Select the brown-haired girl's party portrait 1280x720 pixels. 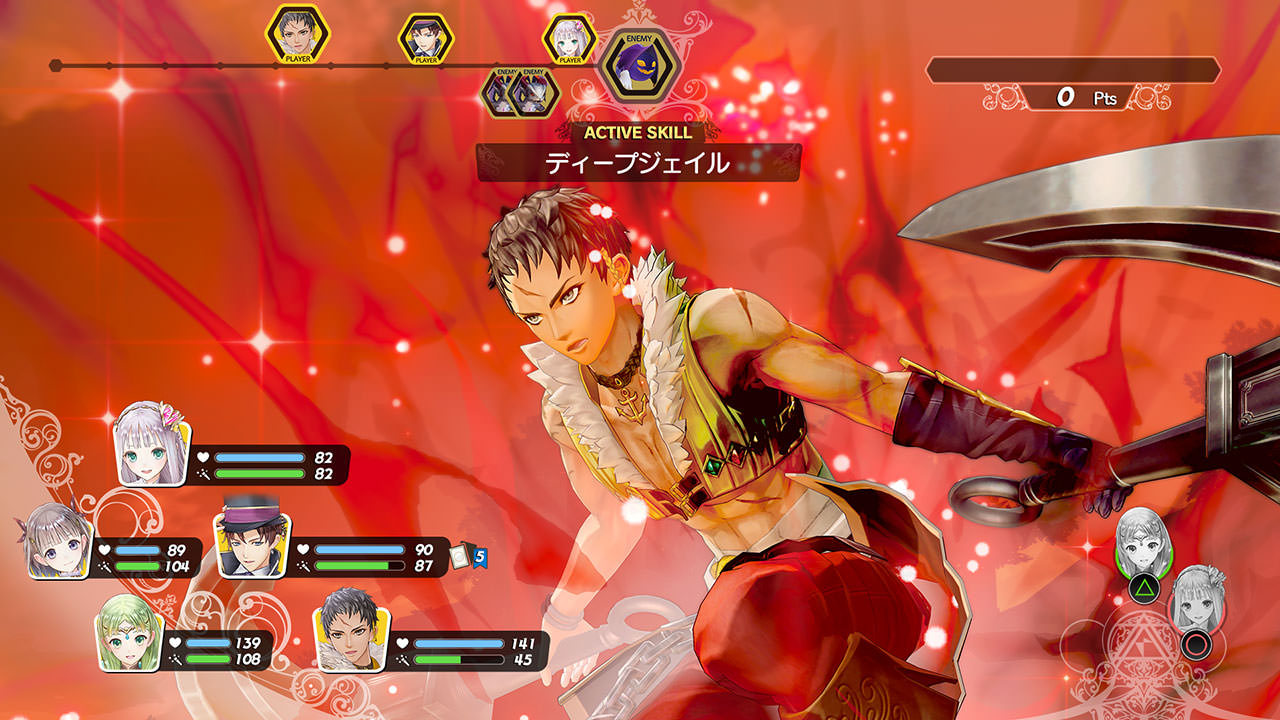(x=57, y=540)
